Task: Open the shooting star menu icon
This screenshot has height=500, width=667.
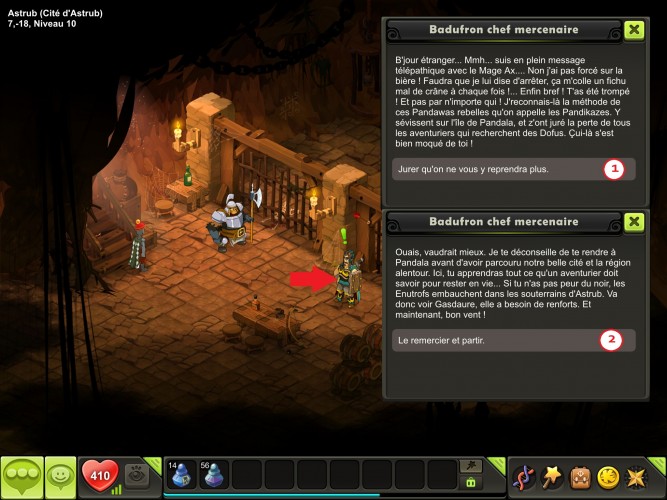Action: (x=551, y=476)
